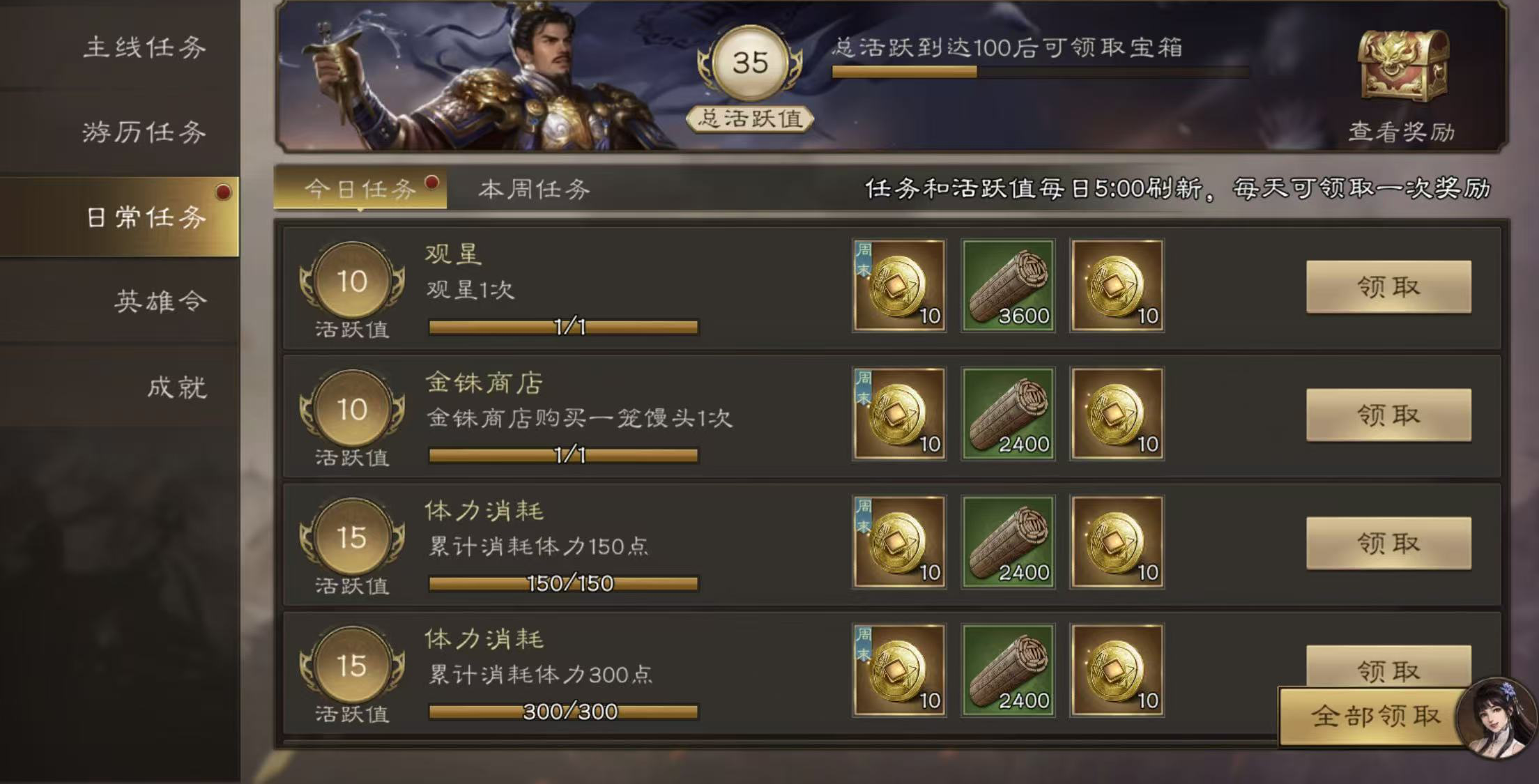Click the red dot on the 今日任务 tab
1539x784 pixels.
click(x=434, y=182)
